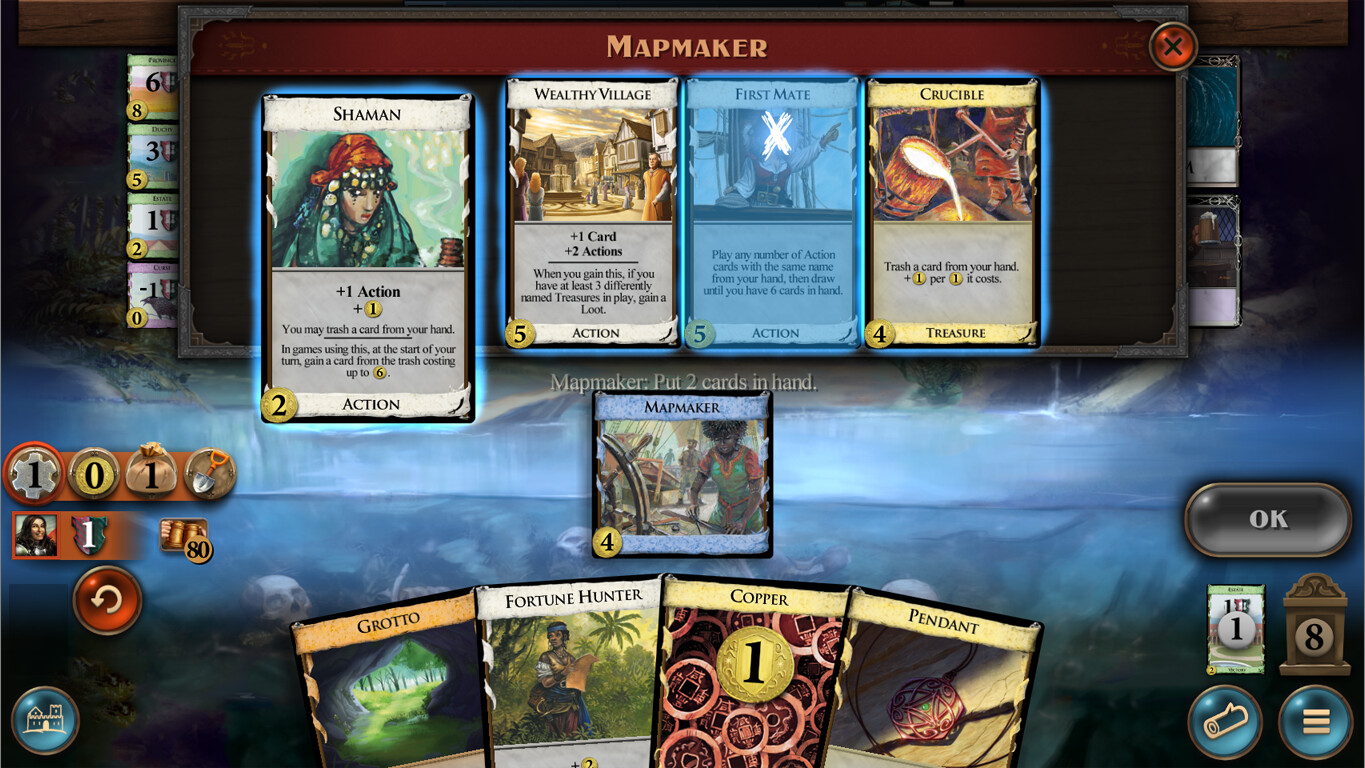Open the game log scroll icon
Viewport: 1365px width, 768px height.
[1226, 721]
